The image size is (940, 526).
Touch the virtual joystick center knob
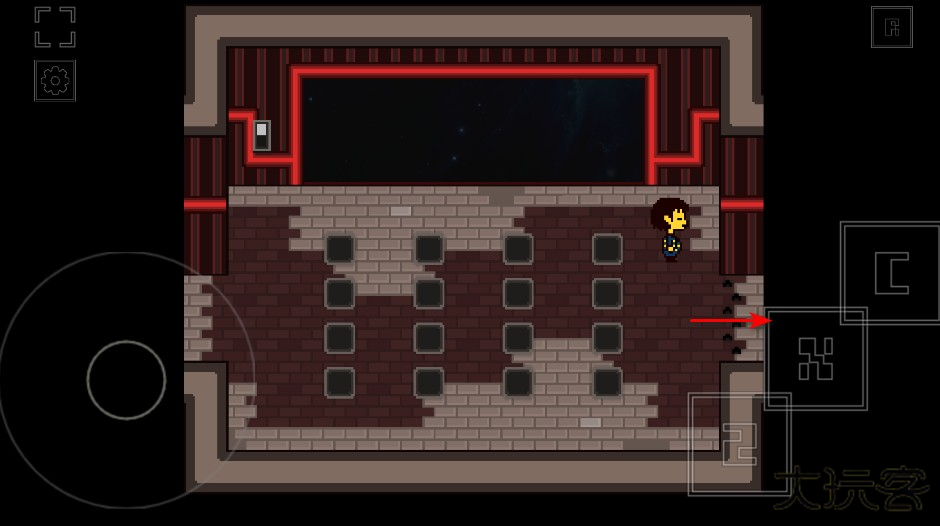tap(126, 380)
